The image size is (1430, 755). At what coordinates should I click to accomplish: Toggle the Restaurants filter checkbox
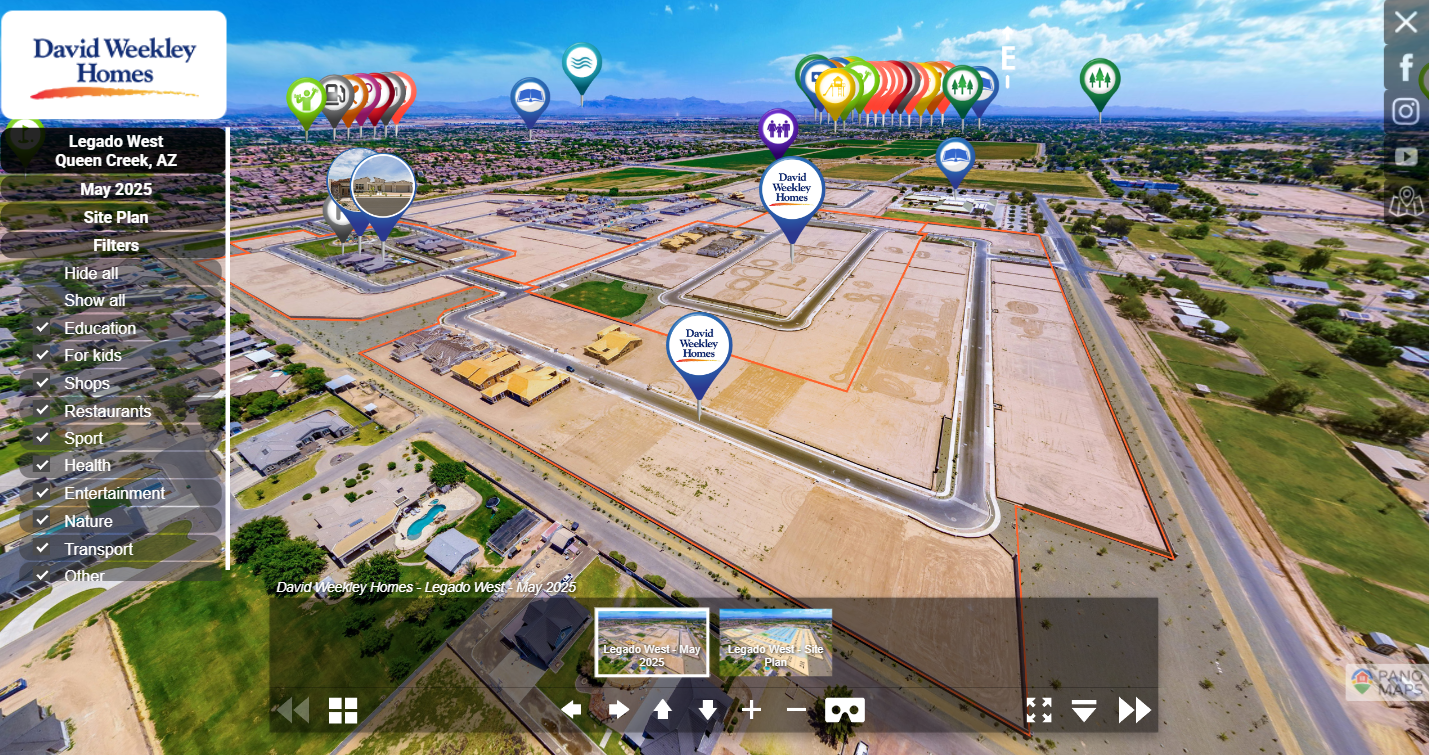tap(43, 411)
